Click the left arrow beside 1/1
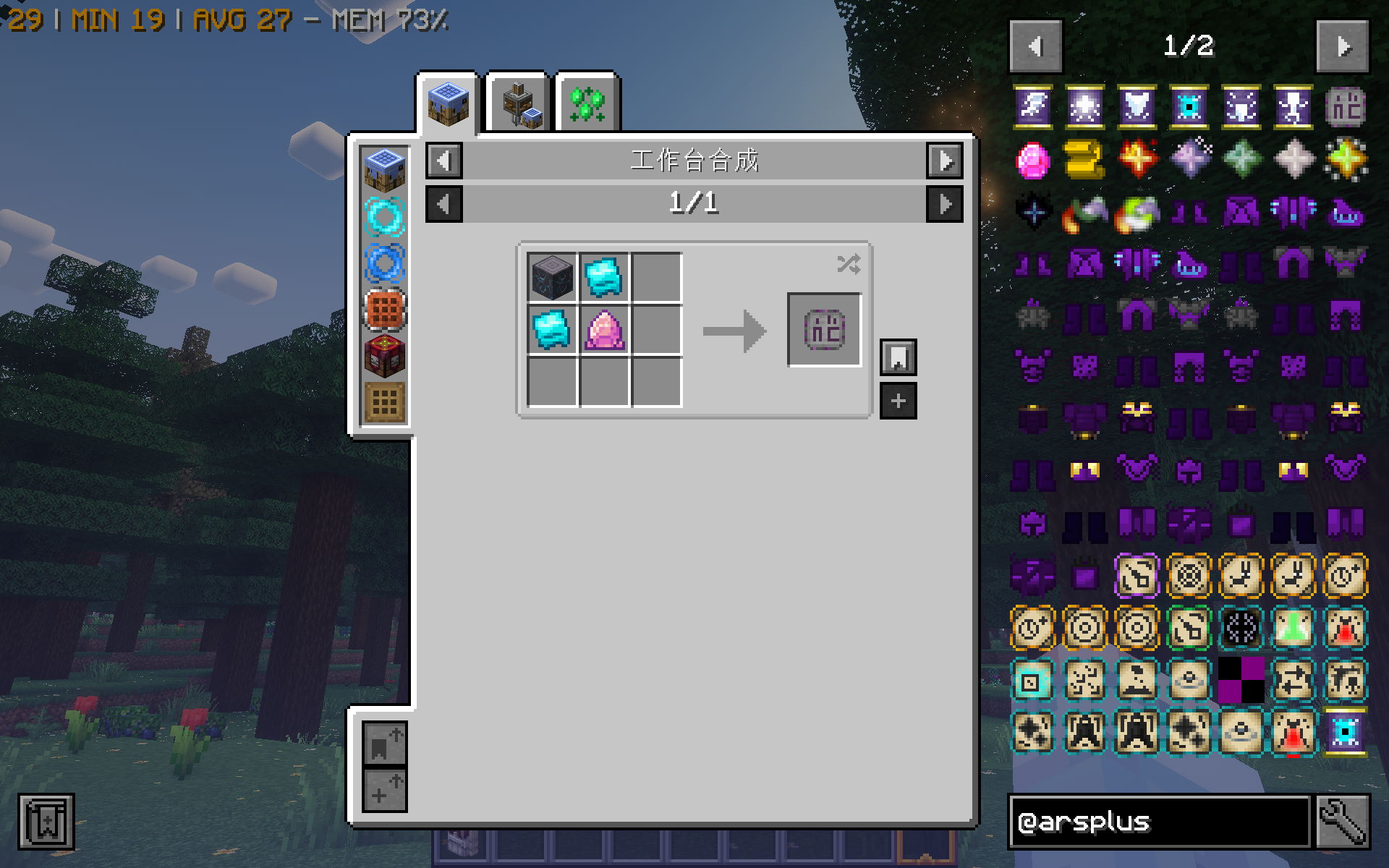The width and height of the screenshot is (1389, 868). point(443,205)
